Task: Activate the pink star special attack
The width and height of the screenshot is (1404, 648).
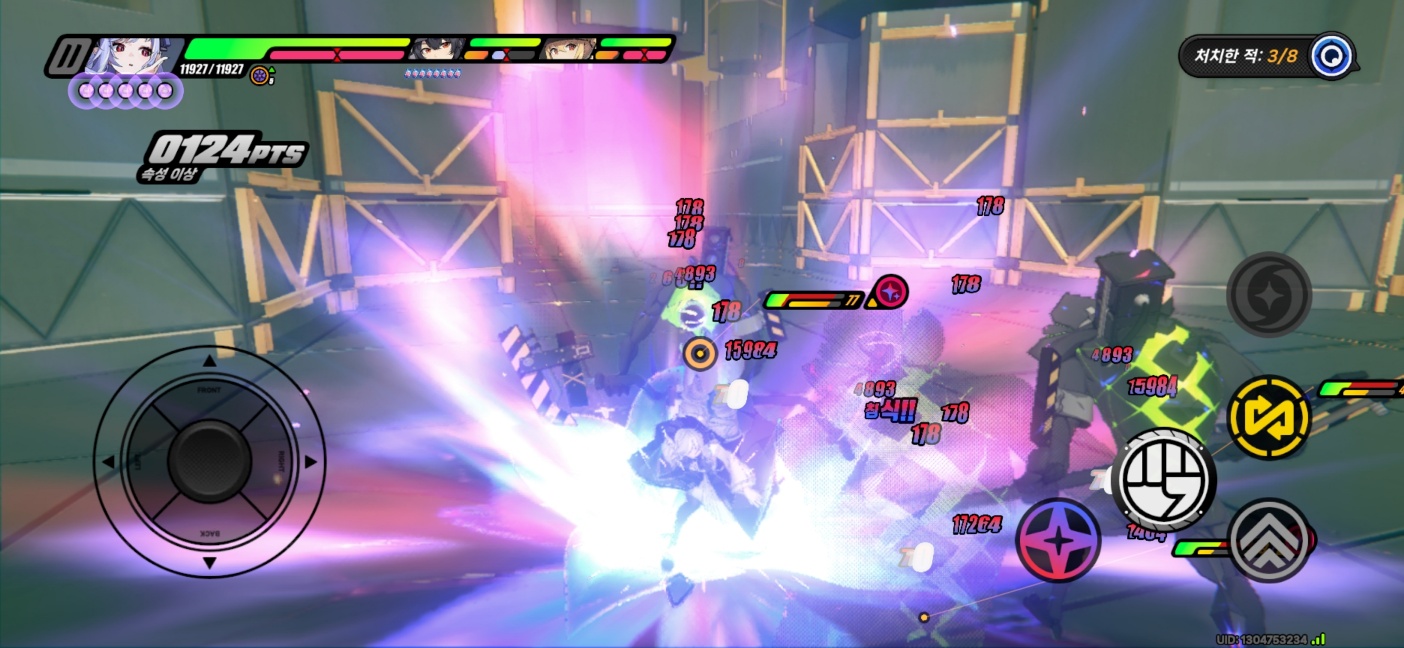Action: [x=1058, y=540]
